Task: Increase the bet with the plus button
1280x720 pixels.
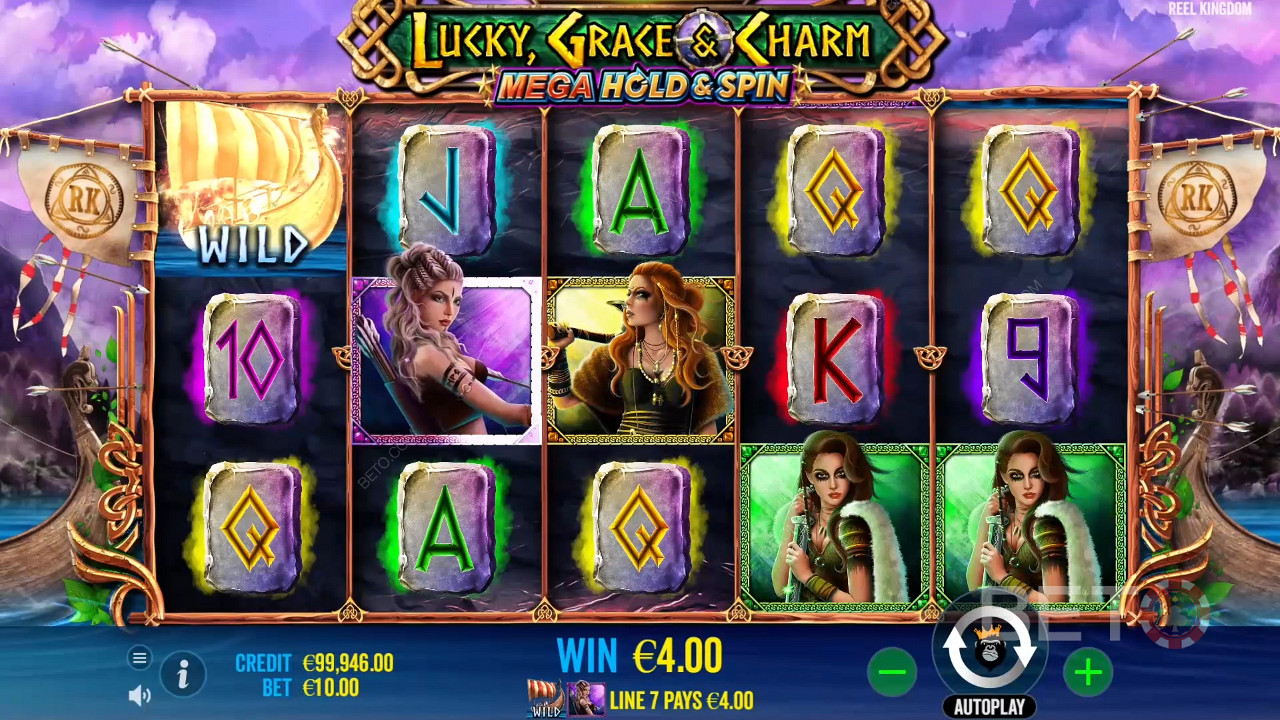Action: [x=1087, y=673]
